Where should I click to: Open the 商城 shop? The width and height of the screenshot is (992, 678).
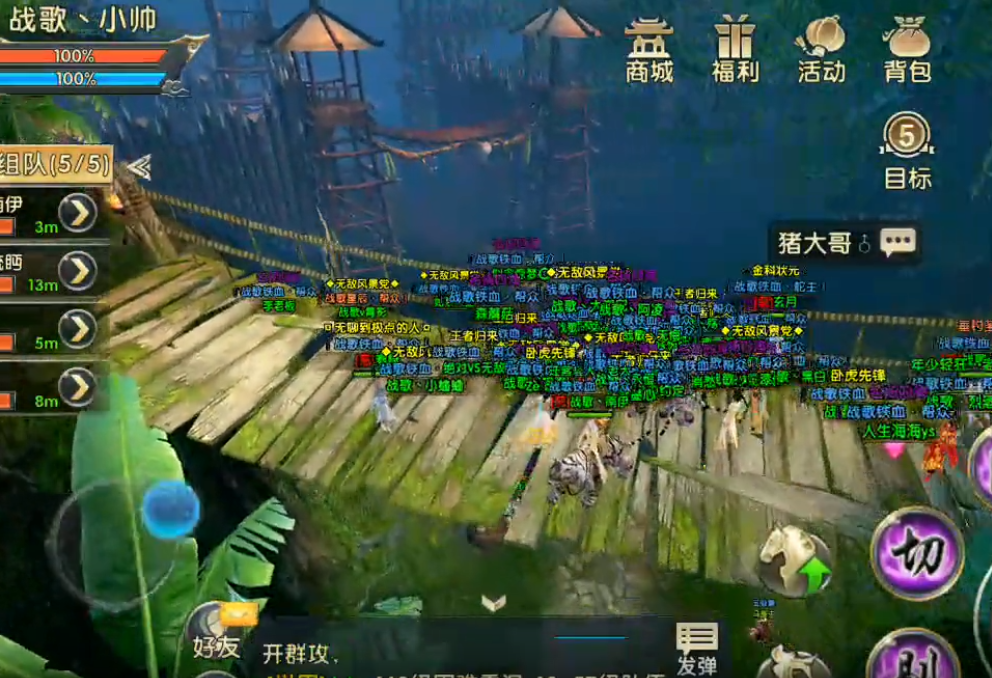649,50
